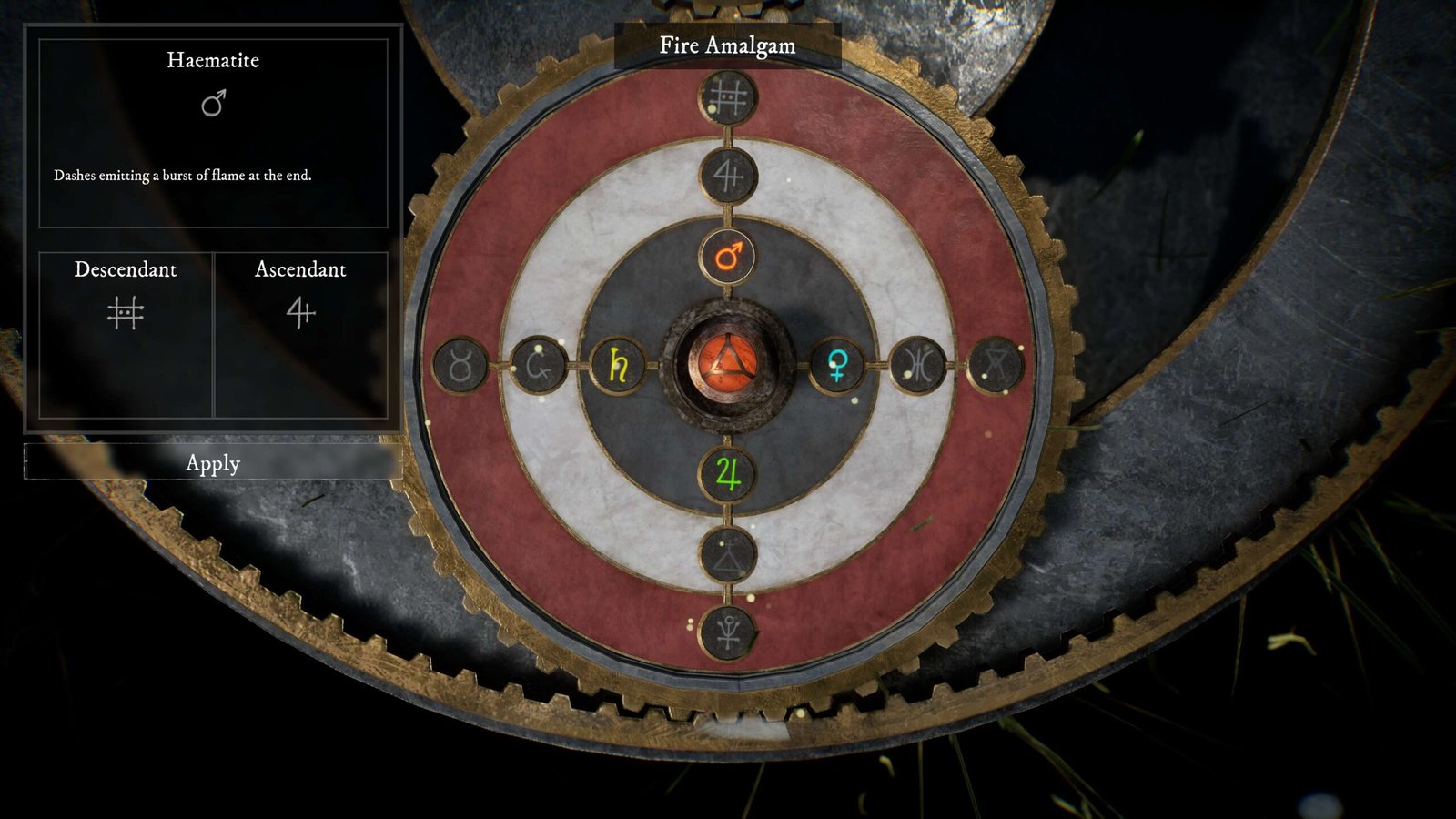Image resolution: width=1456 pixels, height=819 pixels.
Task: Choose the yellow Saturn symbol node
Action: pyautogui.click(x=619, y=366)
